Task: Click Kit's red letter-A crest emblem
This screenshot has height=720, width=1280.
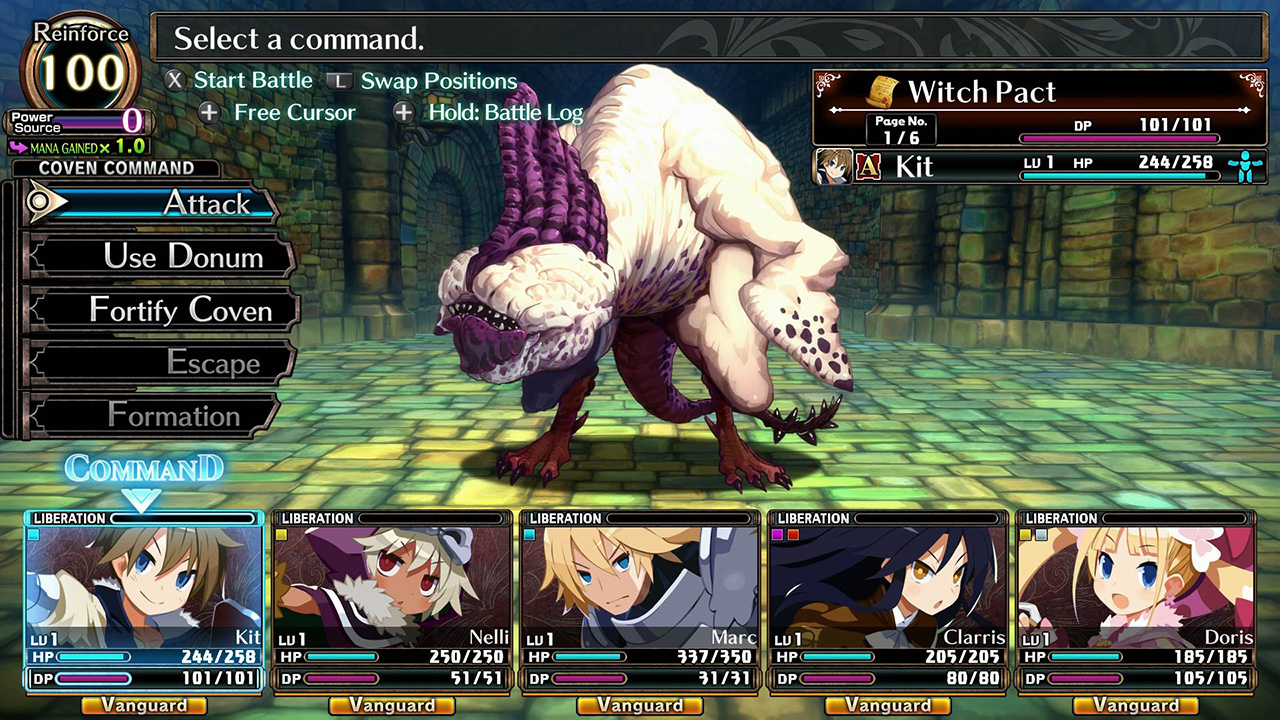Action: (x=869, y=165)
